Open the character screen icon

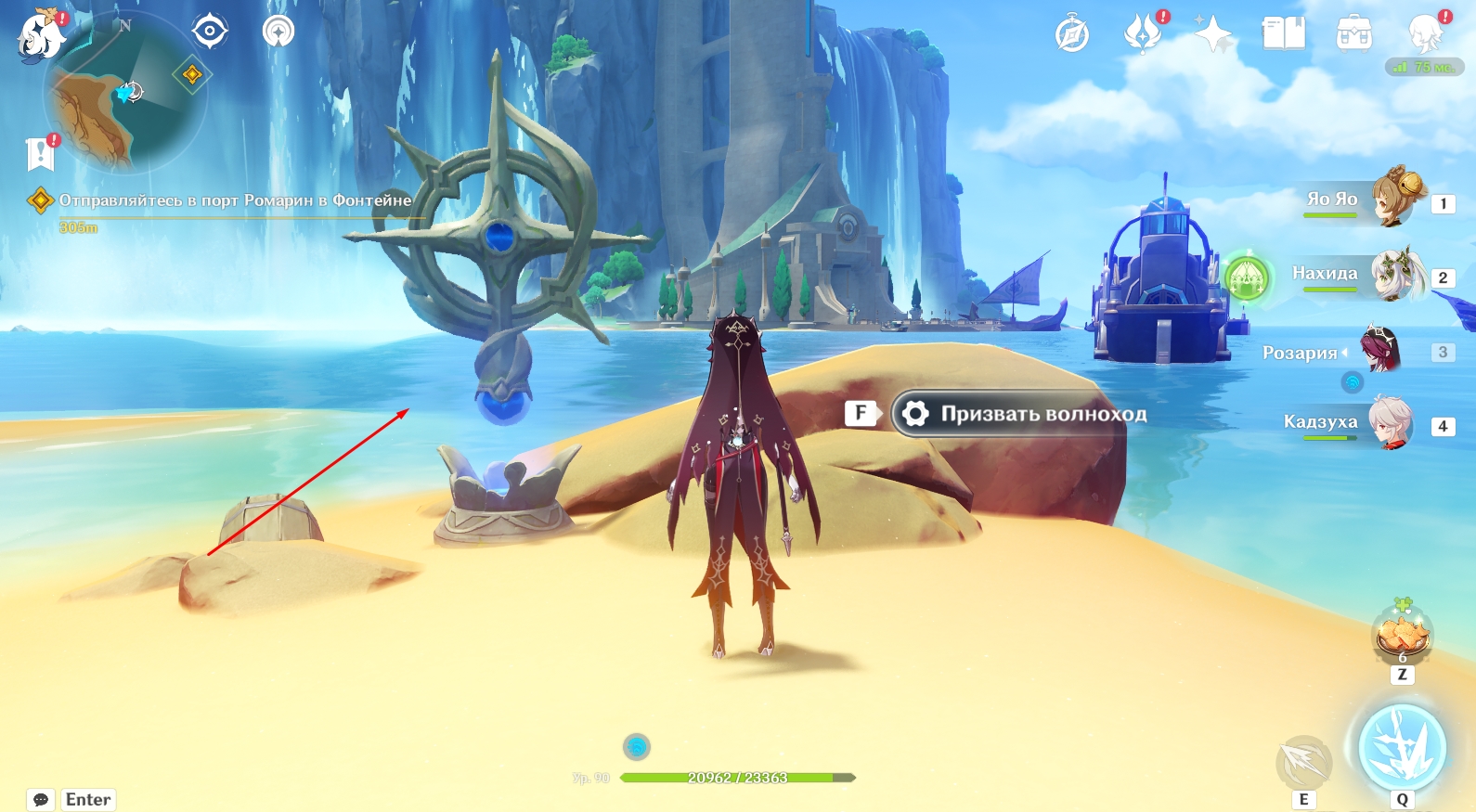(1425, 34)
